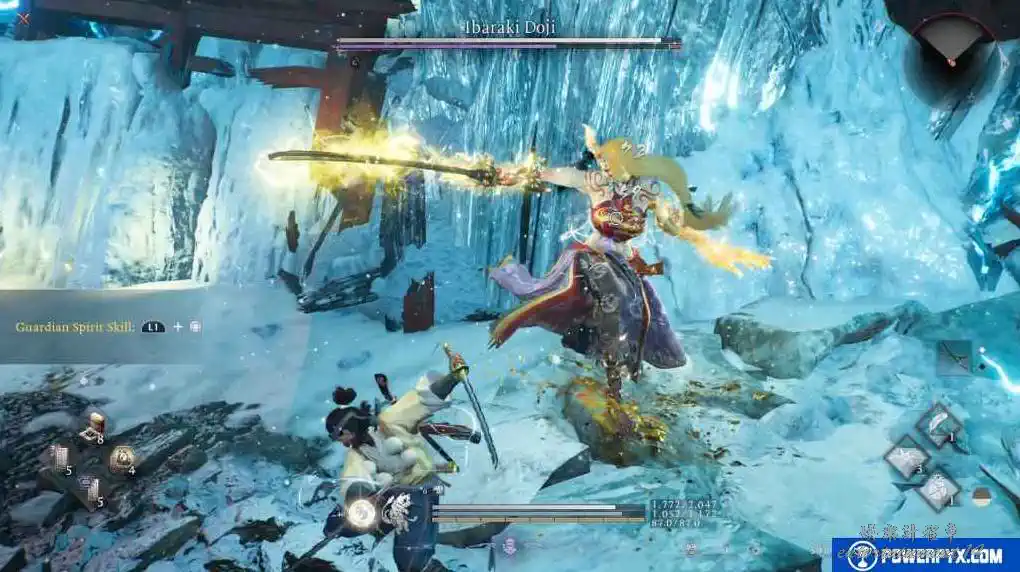Use the elixir item with count 8
The height and width of the screenshot is (572, 1020).
point(96,427)
